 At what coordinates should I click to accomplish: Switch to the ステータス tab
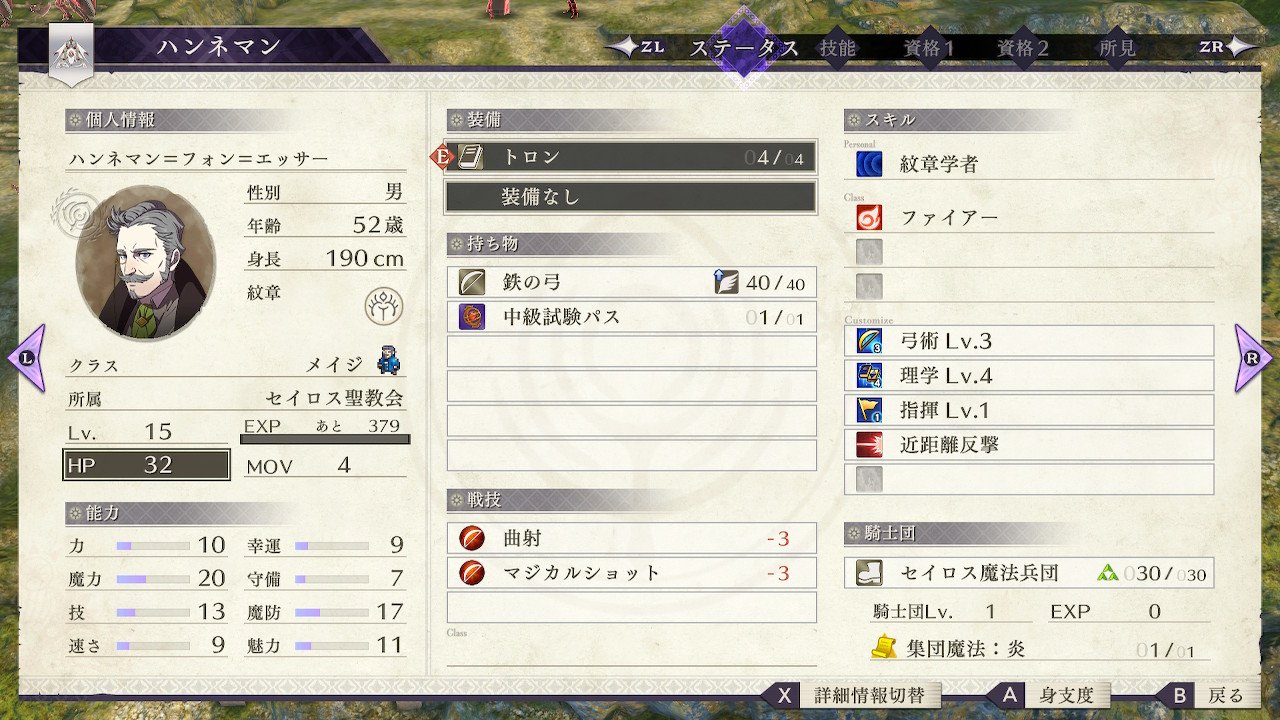pos(744,48)
